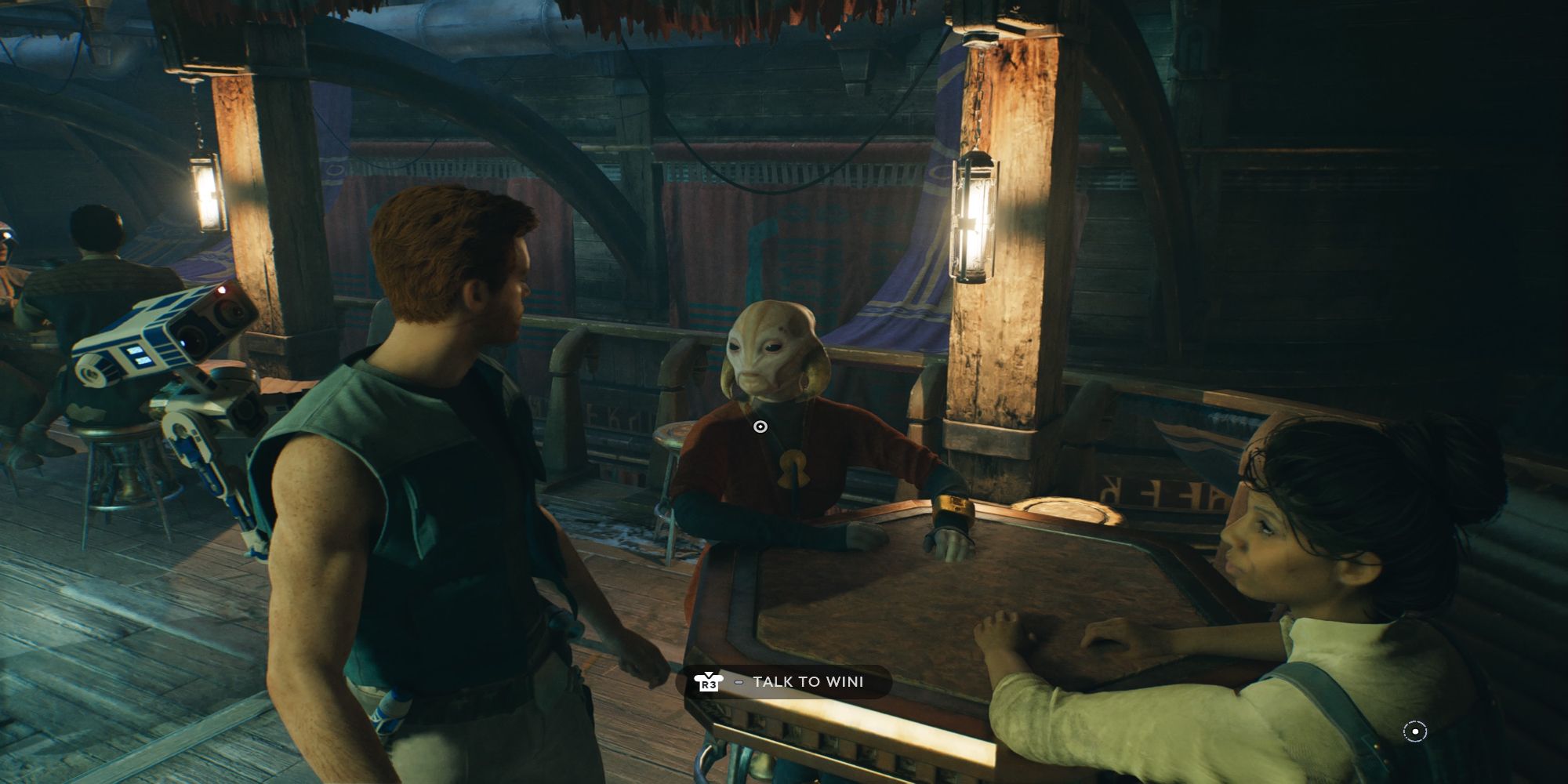Click the circular indicator icon in the corner
1568x784 pixels.
pyautogui.click(x=1414, y=731)
